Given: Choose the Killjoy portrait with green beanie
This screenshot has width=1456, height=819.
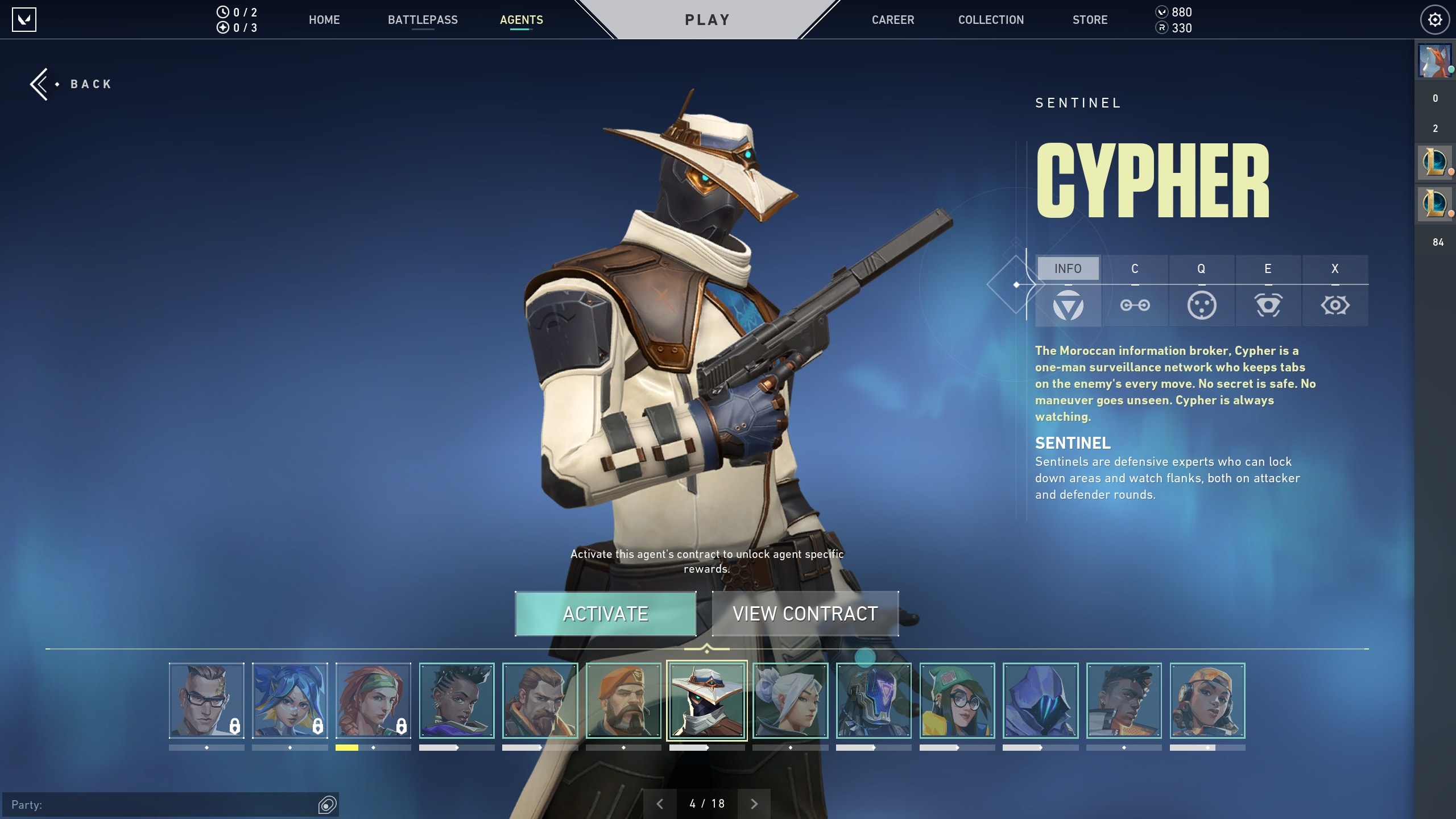Looking at the screenshot, I should [x=957, y=701].
